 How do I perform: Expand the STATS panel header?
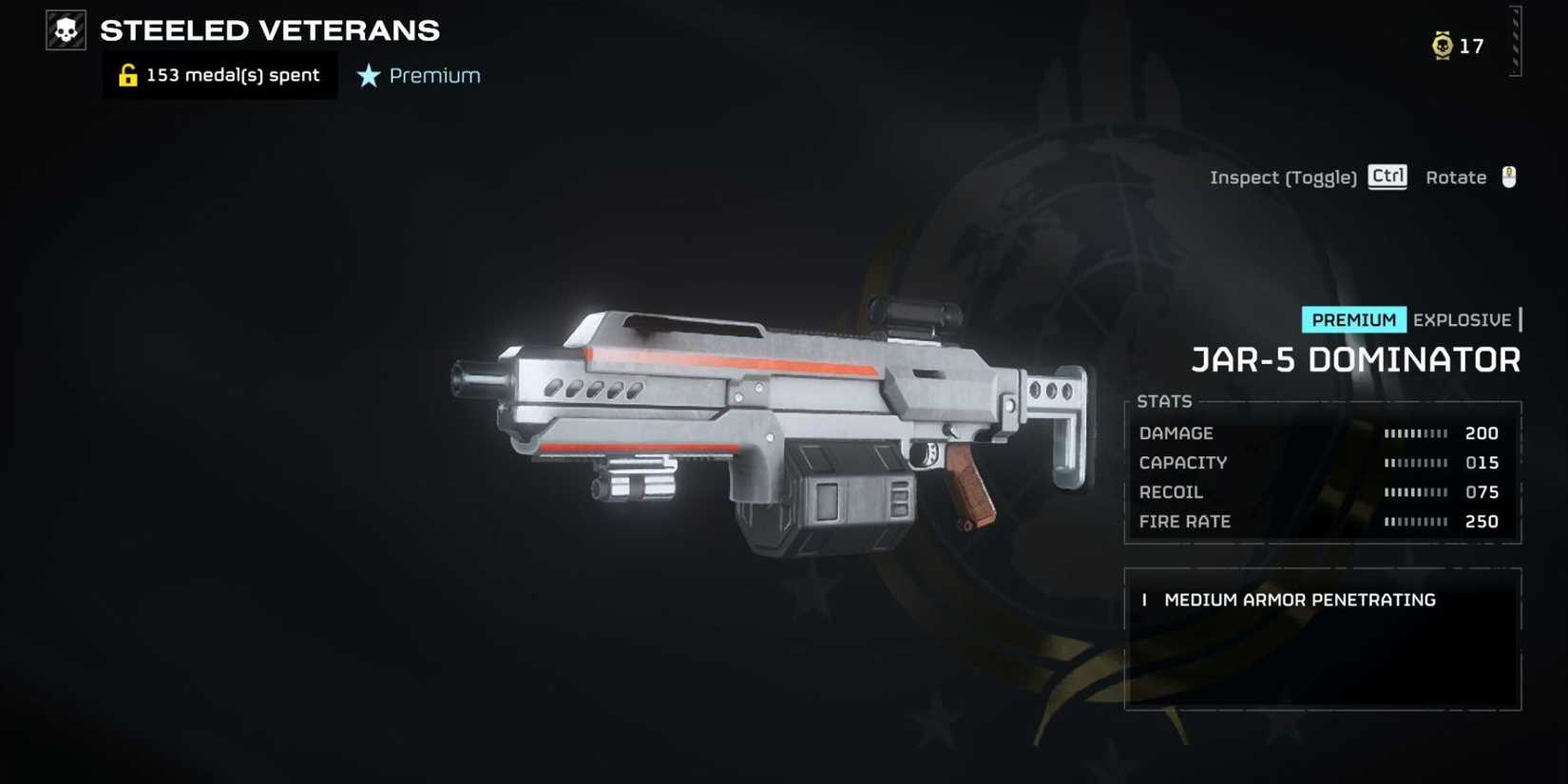pyautogui.click(x=1164, y=401)
